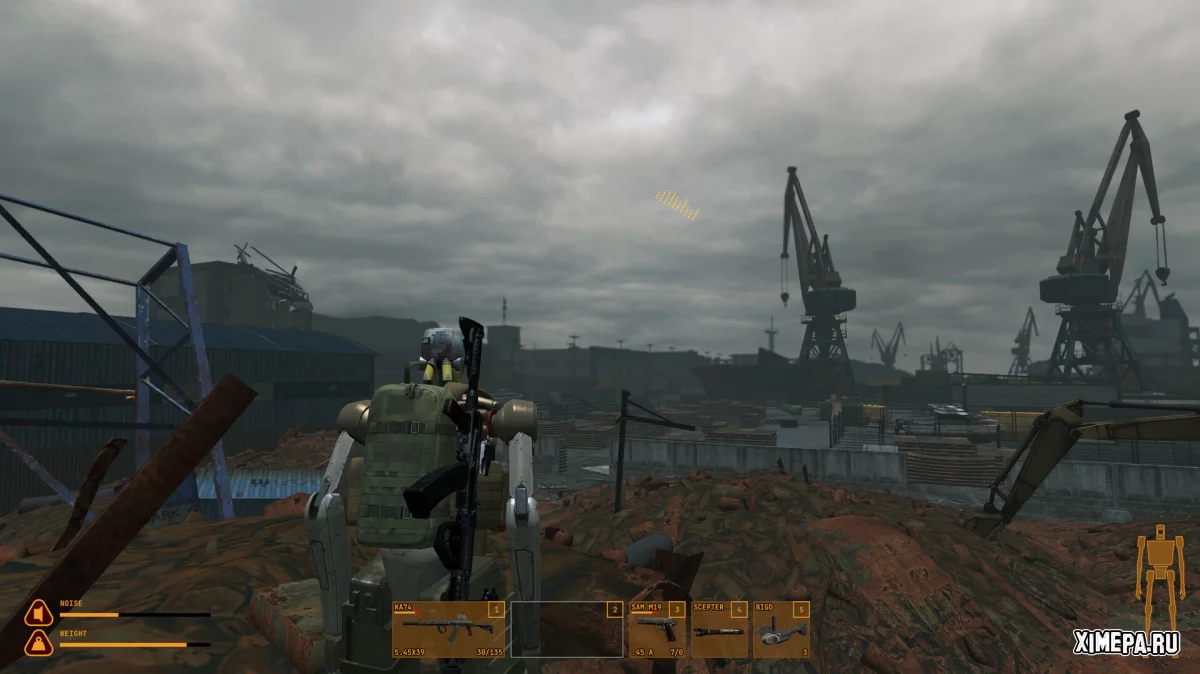1200x674 pixels.
Task: Select the BIGD item slot
Action: point(781,629)
